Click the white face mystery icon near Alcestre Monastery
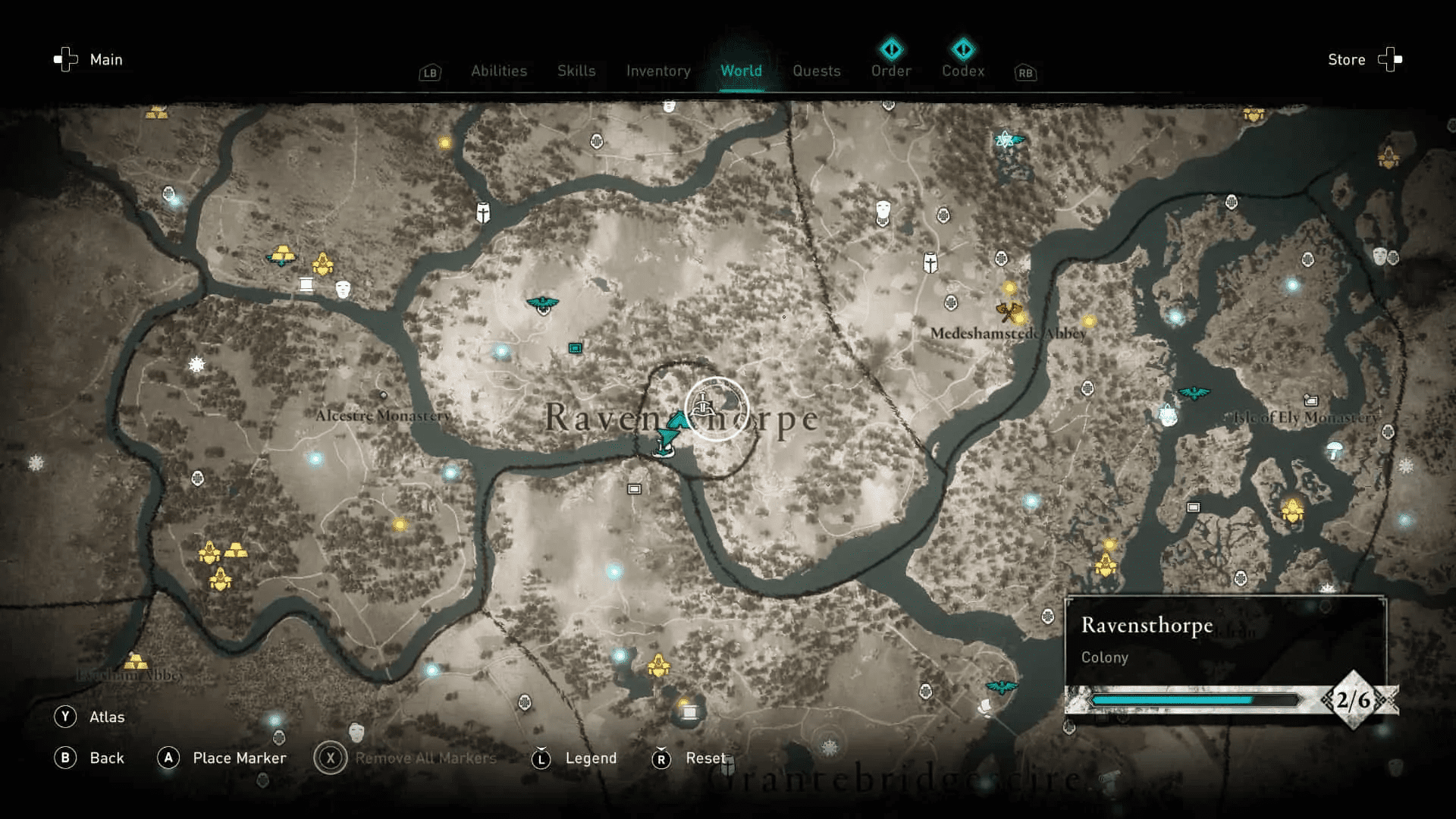The image size is (1456, 819). pos(343,290)
